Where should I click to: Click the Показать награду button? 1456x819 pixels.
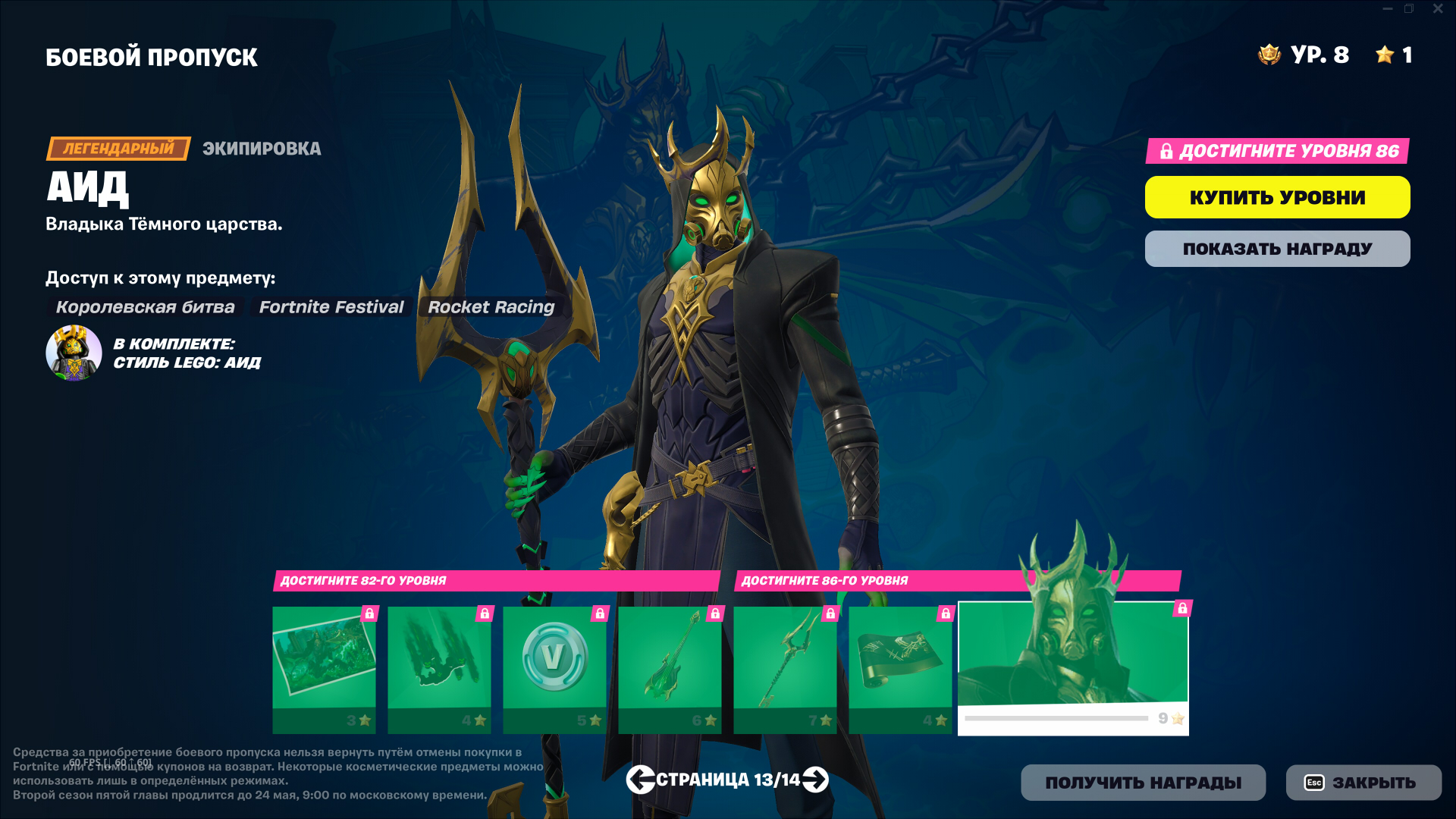tap(1277, 249)
